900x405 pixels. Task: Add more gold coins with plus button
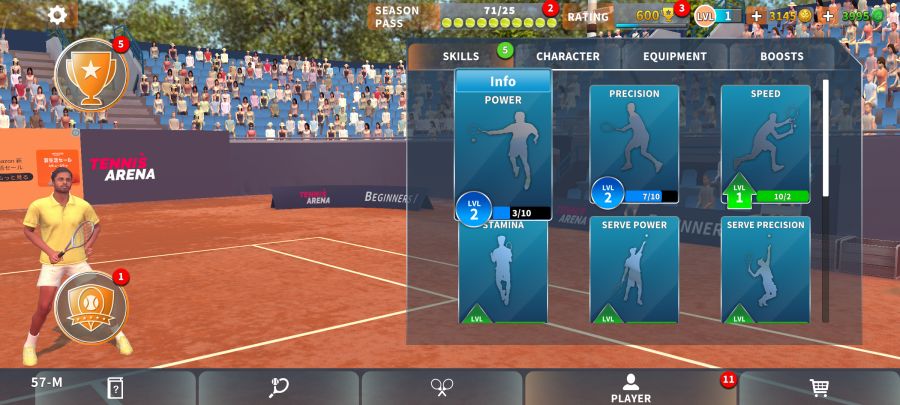pyautogui.click(x=756, y=16)
